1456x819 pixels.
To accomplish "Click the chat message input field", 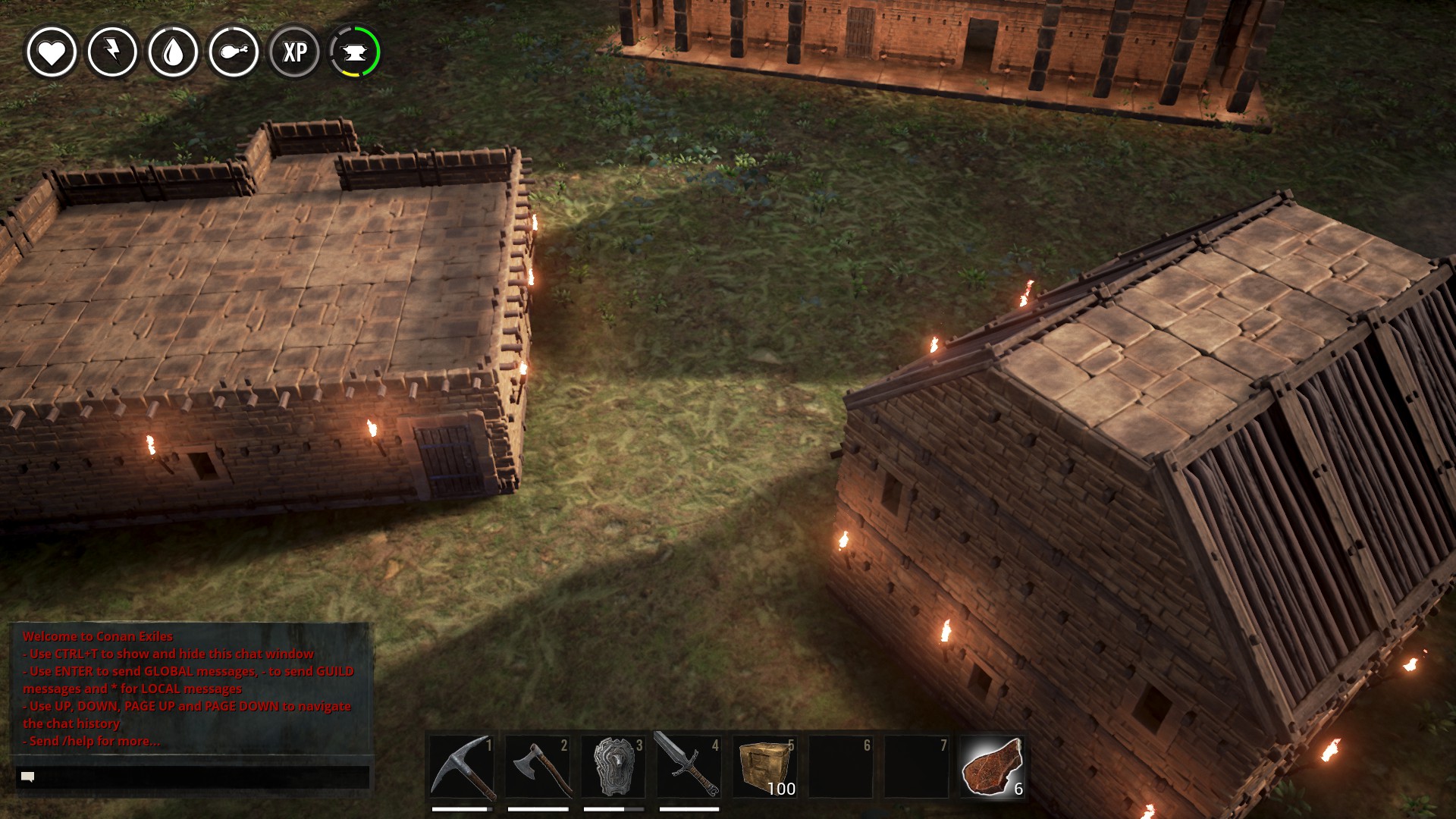I will (193, 777).
